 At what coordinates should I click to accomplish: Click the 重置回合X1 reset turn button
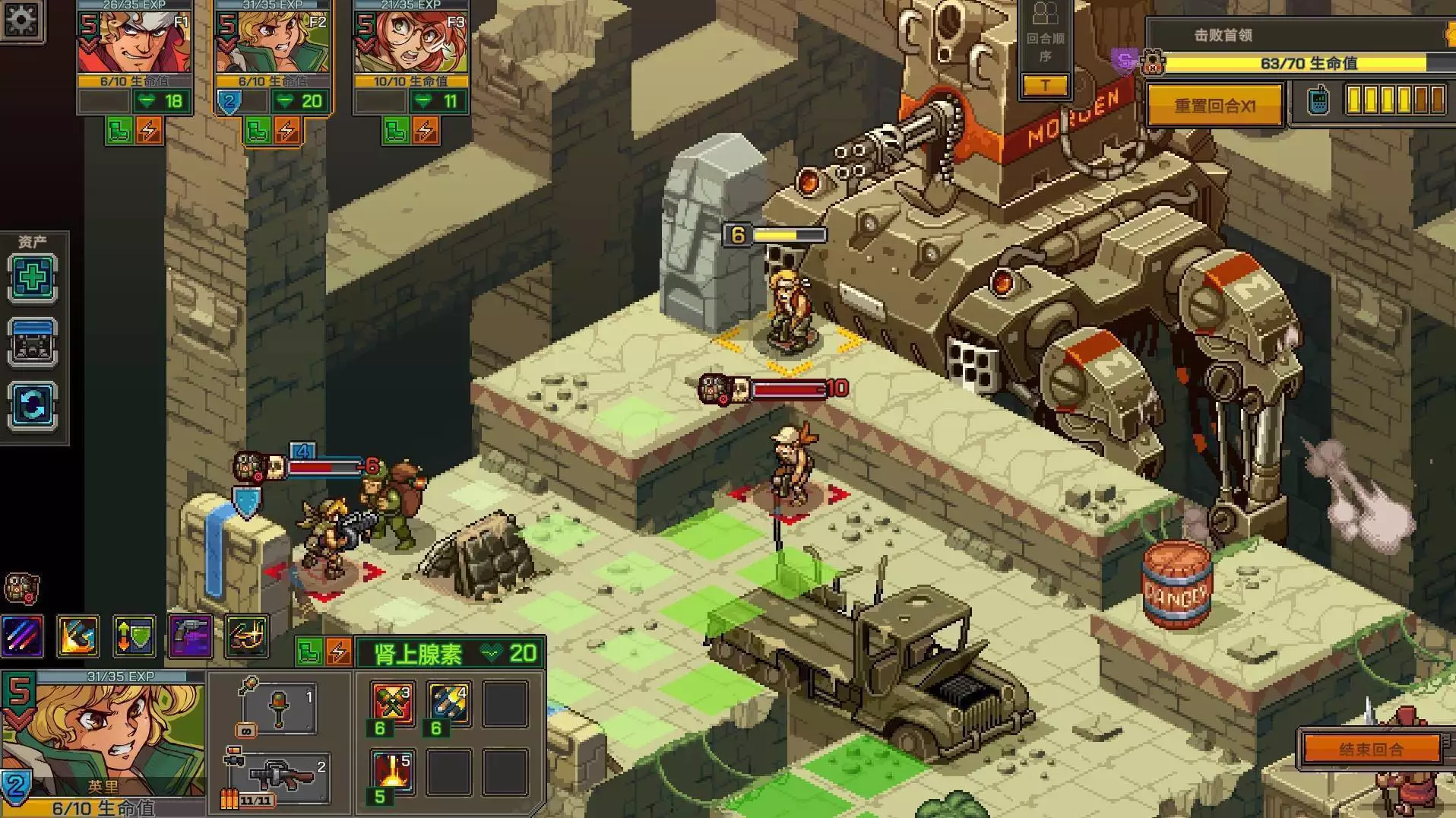(1214, 106)
